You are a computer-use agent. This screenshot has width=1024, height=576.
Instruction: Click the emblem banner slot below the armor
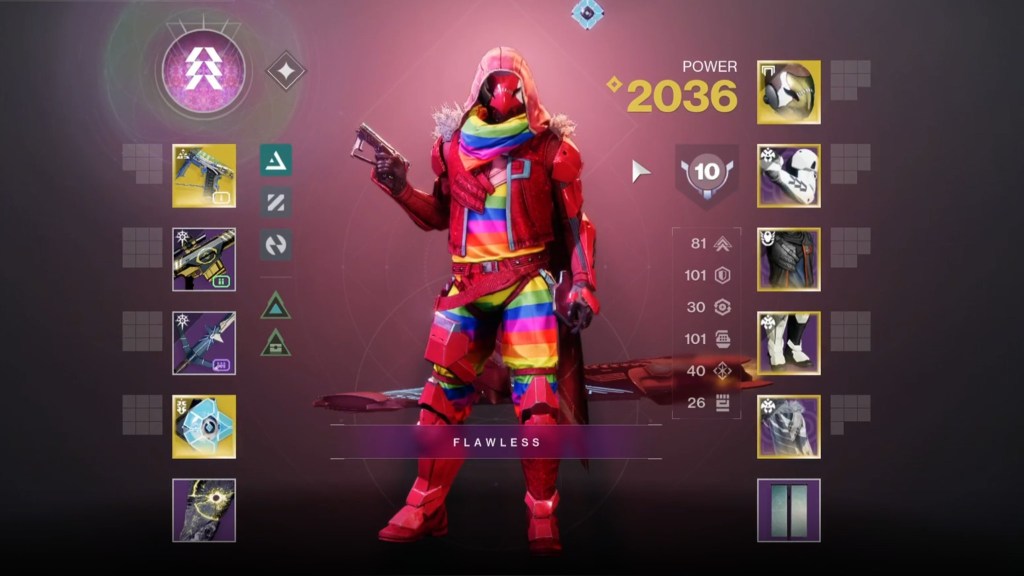[x=788, y=510]
